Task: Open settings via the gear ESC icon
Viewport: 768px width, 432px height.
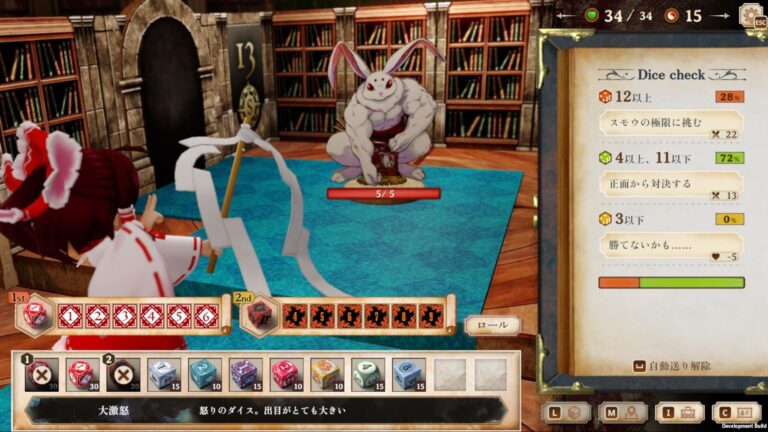Action: pyautogui.click(x=750, y=15)
